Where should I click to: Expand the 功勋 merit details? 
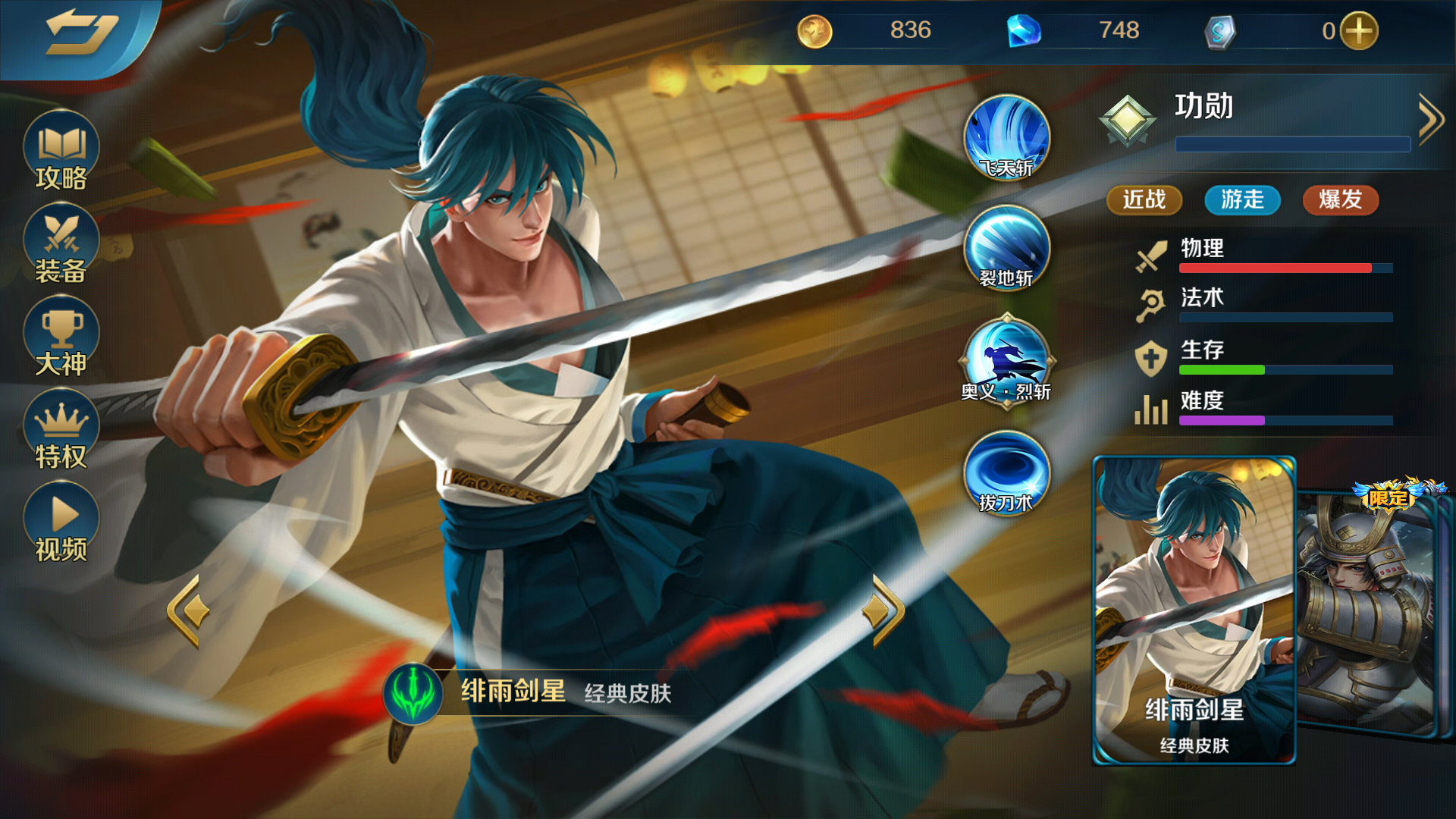[x=1432, y=118]
